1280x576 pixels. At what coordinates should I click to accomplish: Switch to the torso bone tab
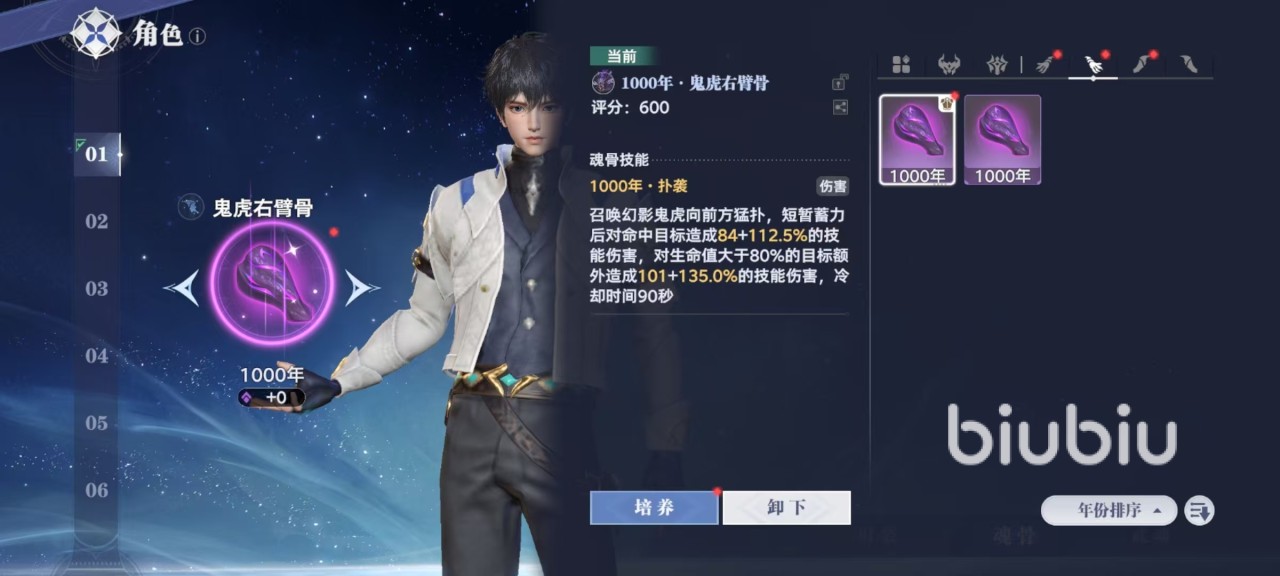[x=996, y=65]
